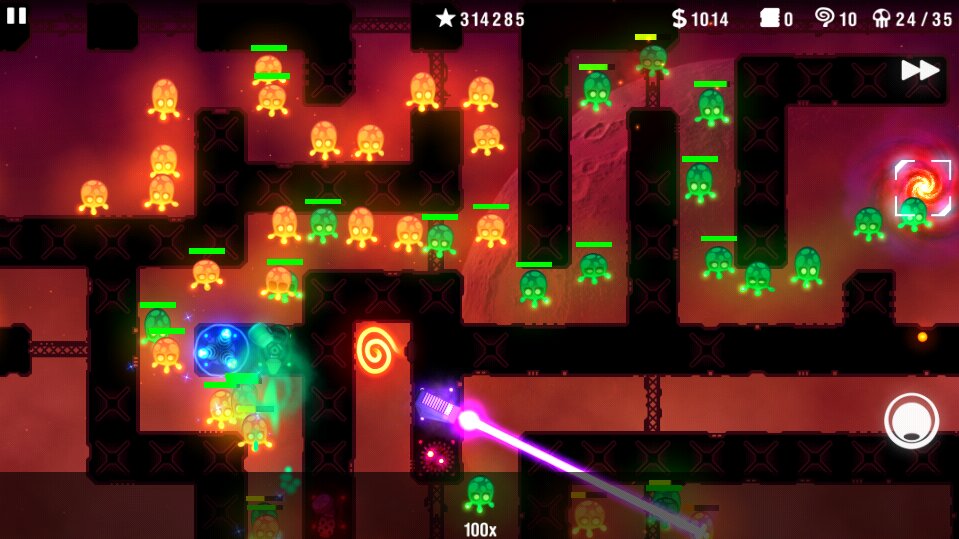Toggle fast-forward speed
Screen dimensions: 959x539
[919, 70]
